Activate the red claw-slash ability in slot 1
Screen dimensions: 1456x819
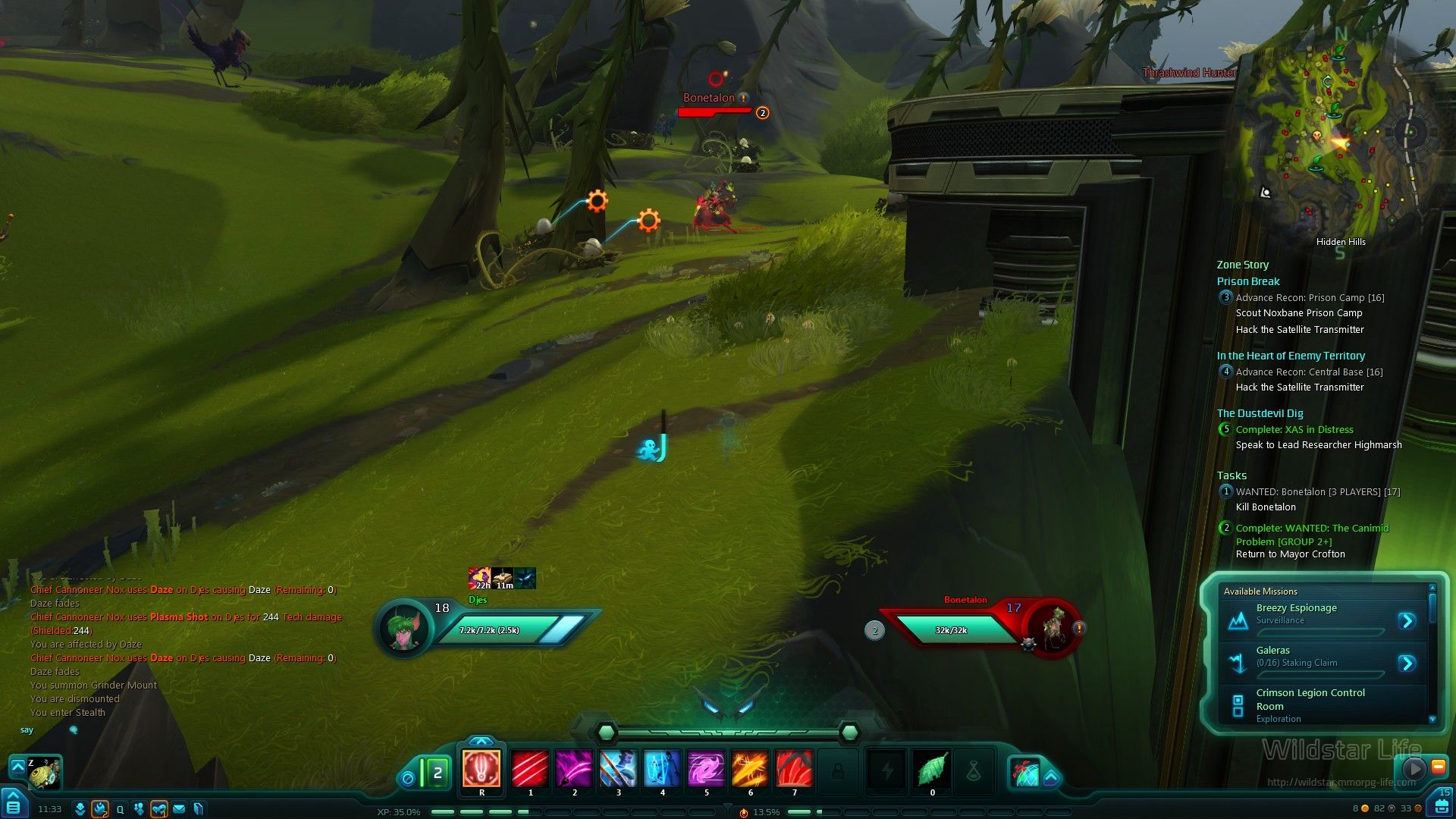pos(530,769)
